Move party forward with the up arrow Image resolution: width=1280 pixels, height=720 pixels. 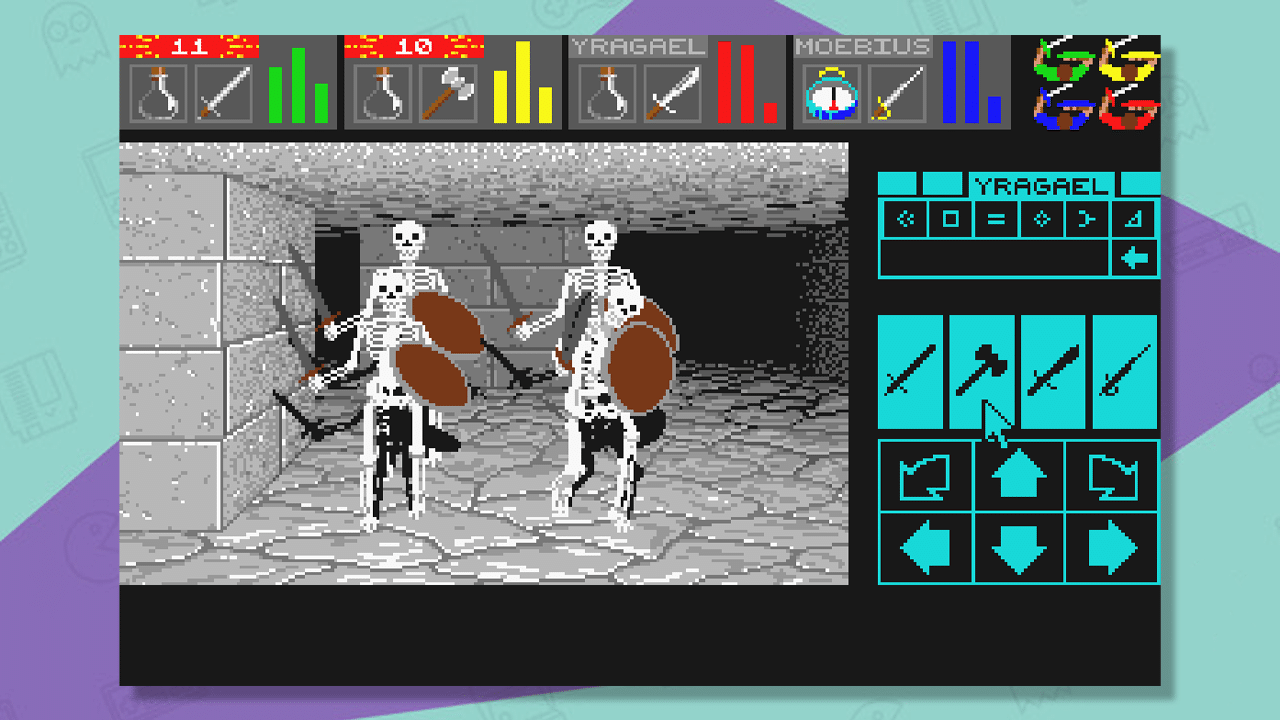(1017, 477)
